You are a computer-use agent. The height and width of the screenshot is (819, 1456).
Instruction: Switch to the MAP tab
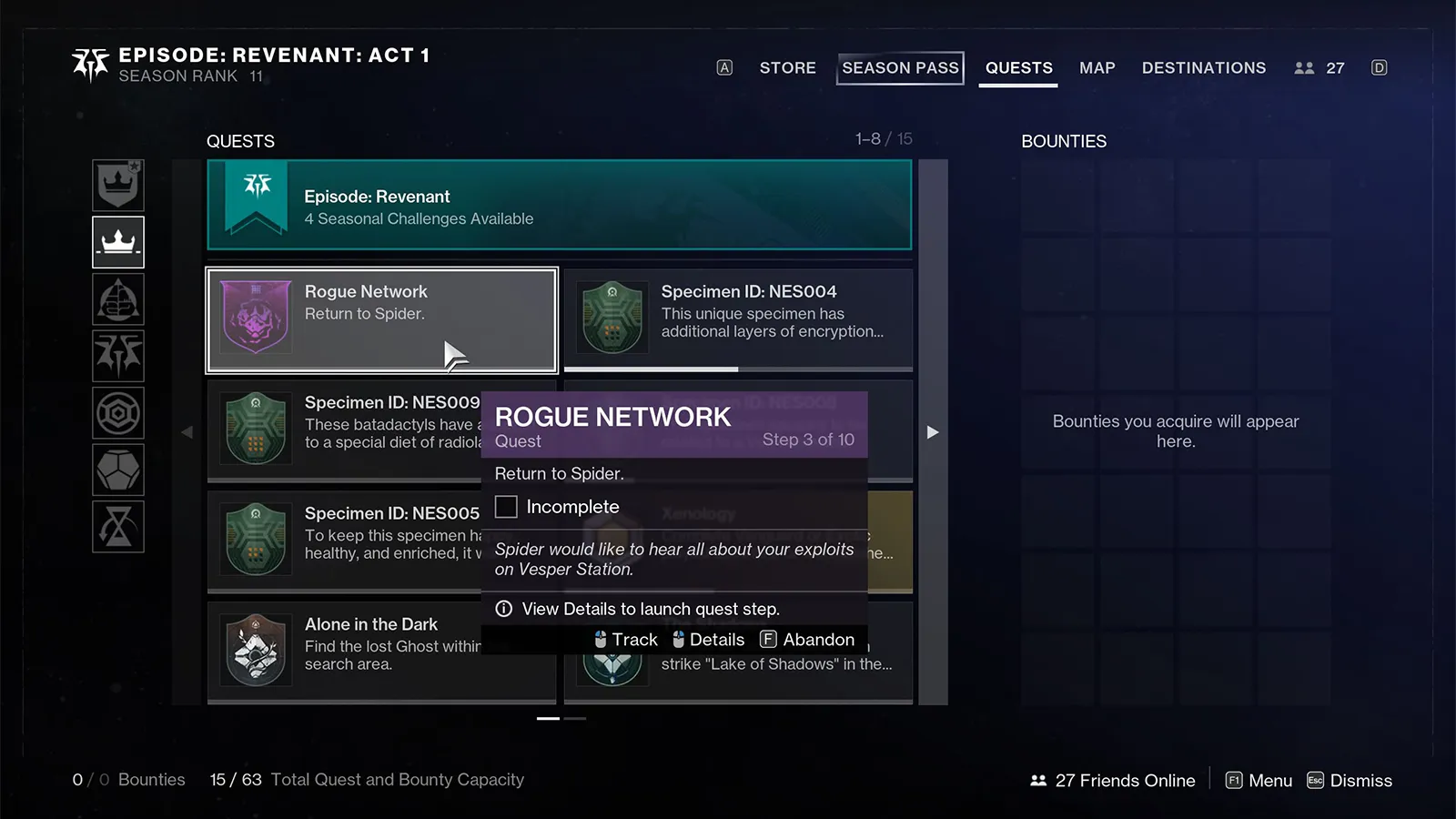coord(1097,67)
